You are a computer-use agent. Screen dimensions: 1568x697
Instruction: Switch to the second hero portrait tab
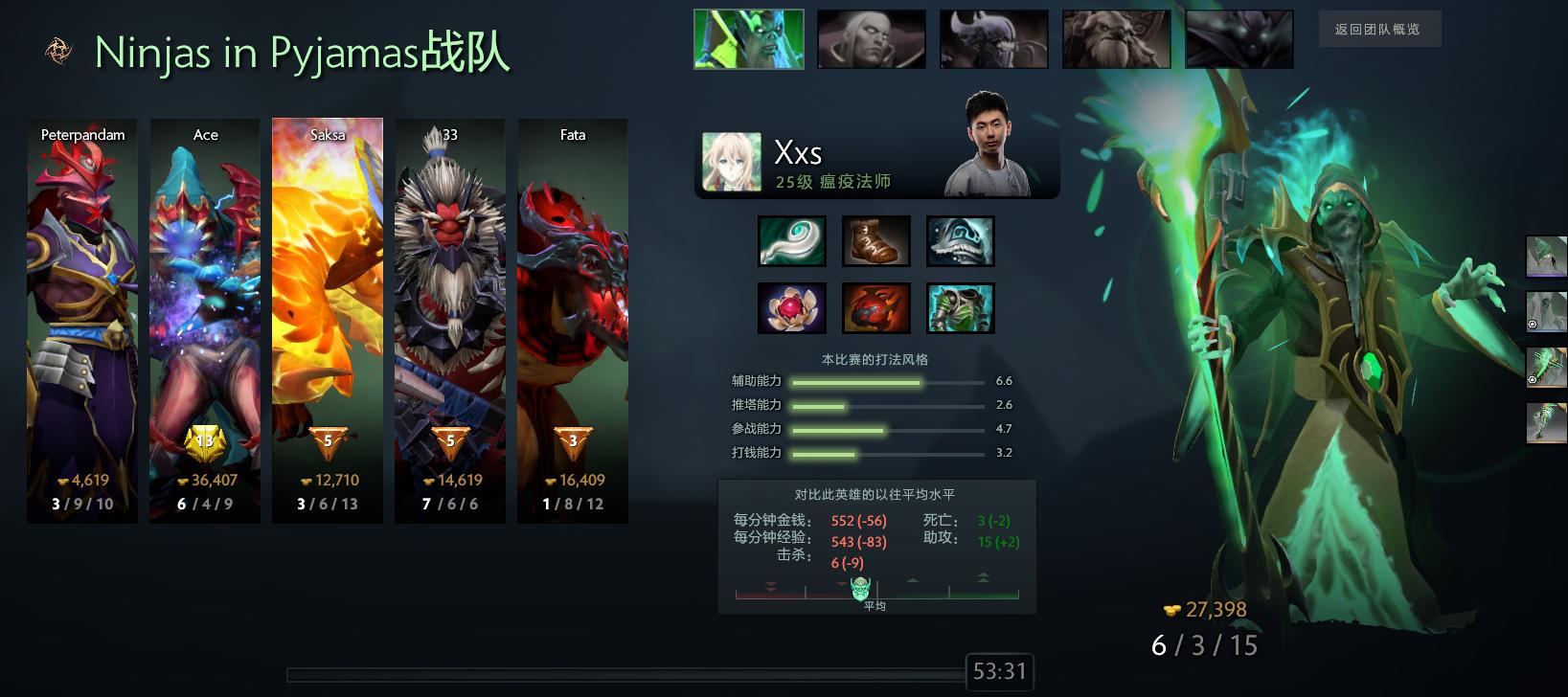(871, 39)
